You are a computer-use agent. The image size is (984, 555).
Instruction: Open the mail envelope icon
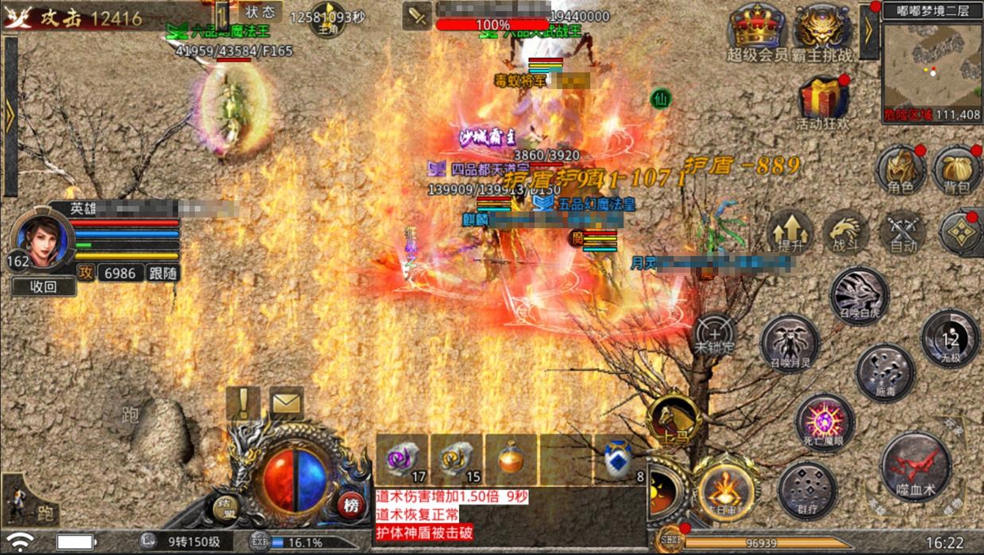(287, 403)
